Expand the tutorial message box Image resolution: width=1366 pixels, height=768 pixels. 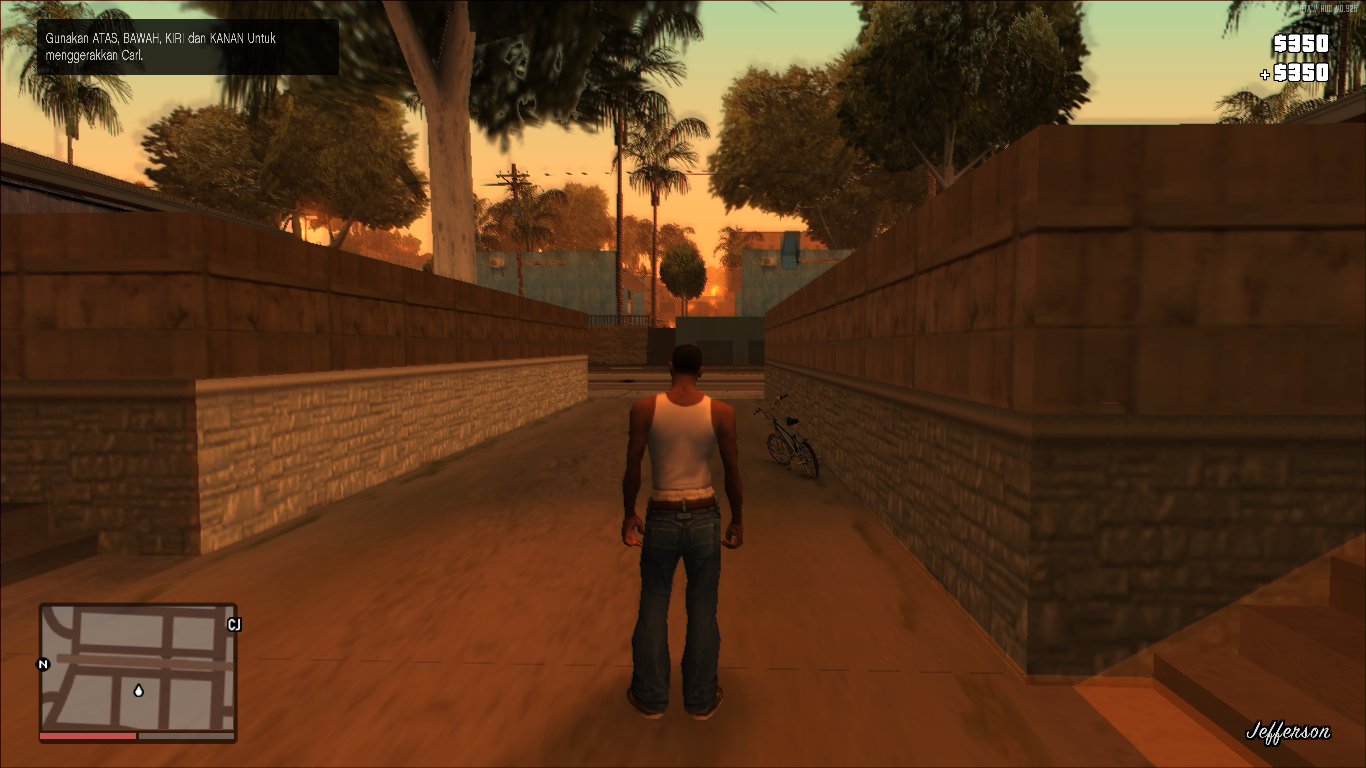click(x=188, y=46)
